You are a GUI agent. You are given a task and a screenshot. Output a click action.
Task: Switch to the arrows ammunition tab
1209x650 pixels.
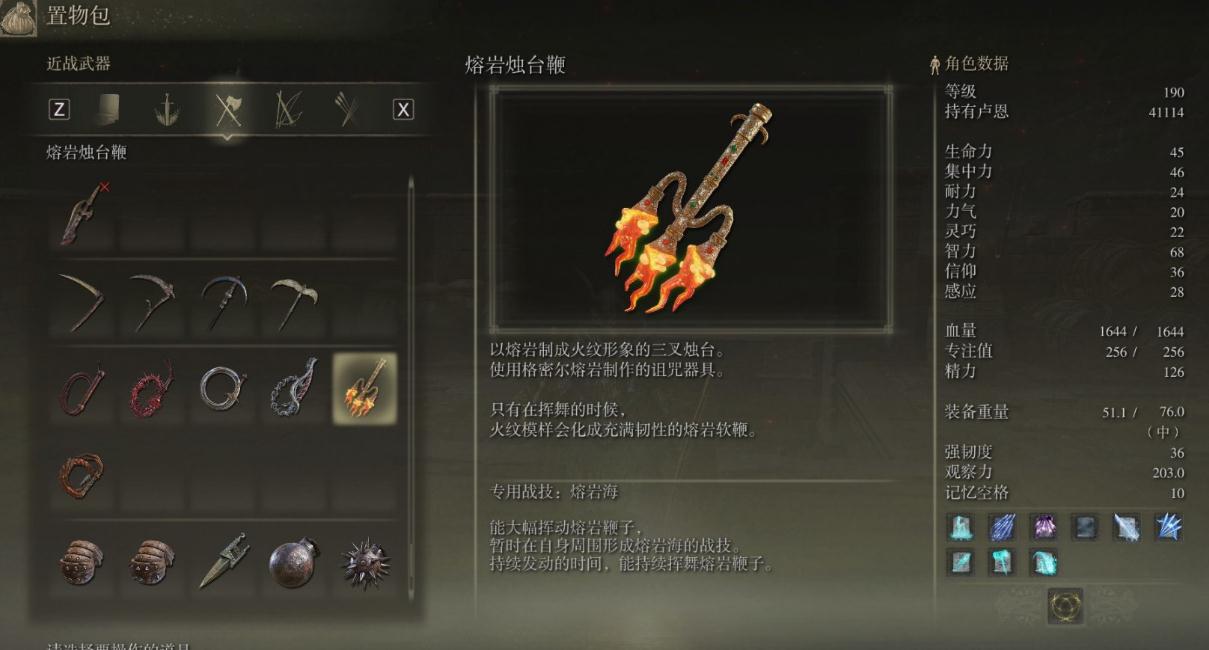(347, 110)
